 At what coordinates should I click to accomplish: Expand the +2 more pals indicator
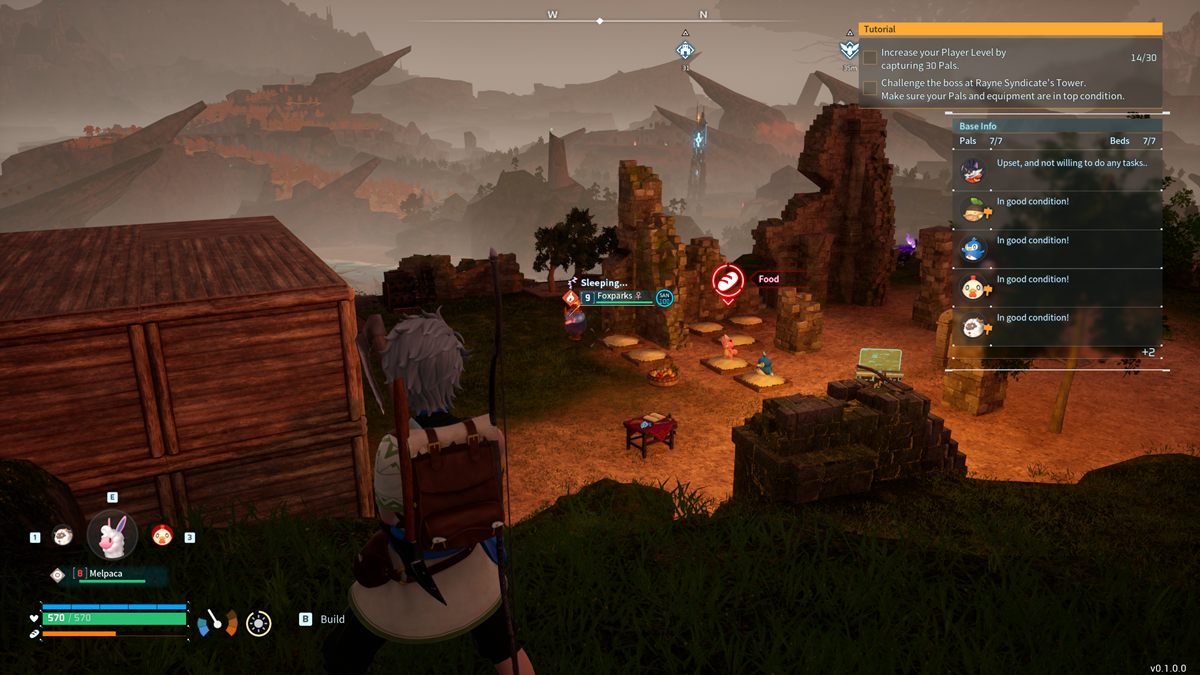pyautogui.click(x=1148, y=352)
